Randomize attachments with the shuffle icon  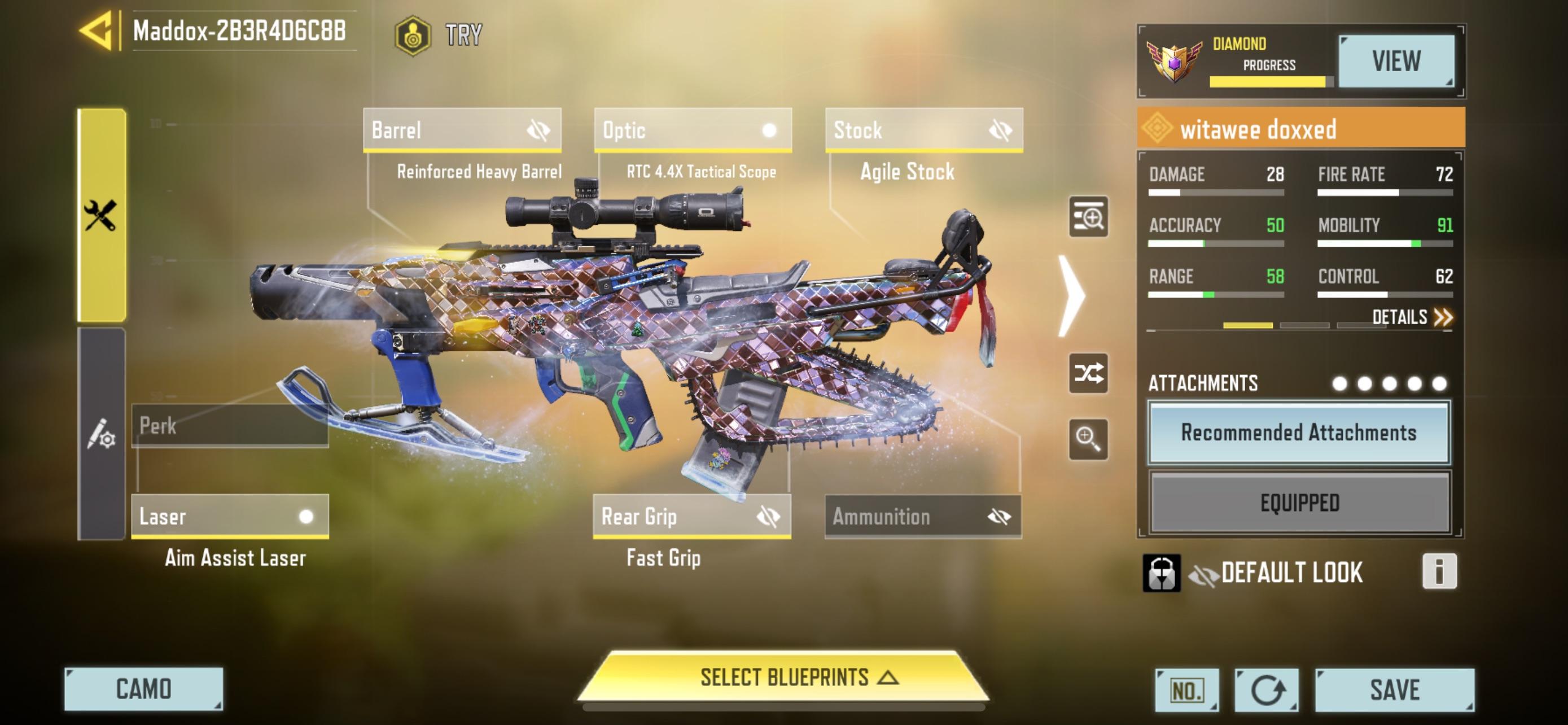click(1088, 373)
